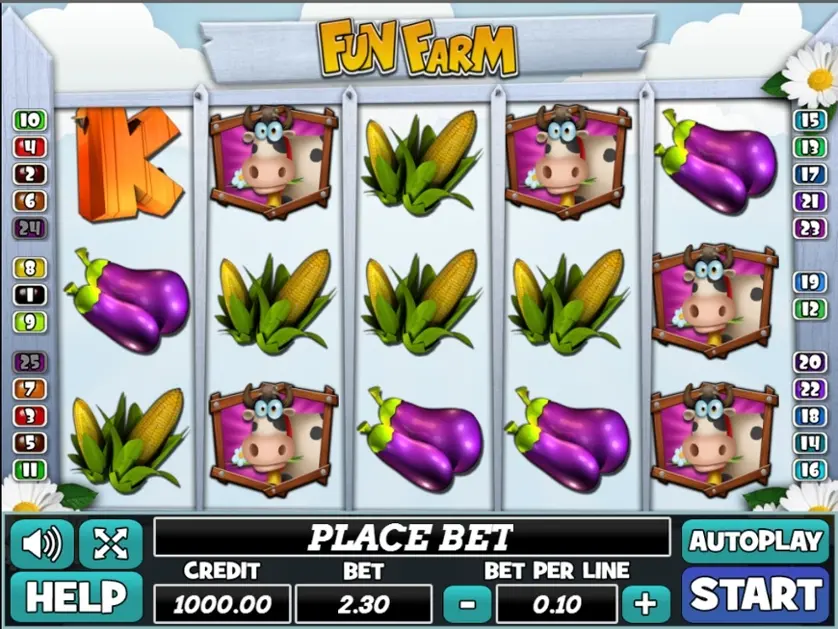Select payline number 23 marker
Viewport: 838px width, 629px height.
pos(808,228)
